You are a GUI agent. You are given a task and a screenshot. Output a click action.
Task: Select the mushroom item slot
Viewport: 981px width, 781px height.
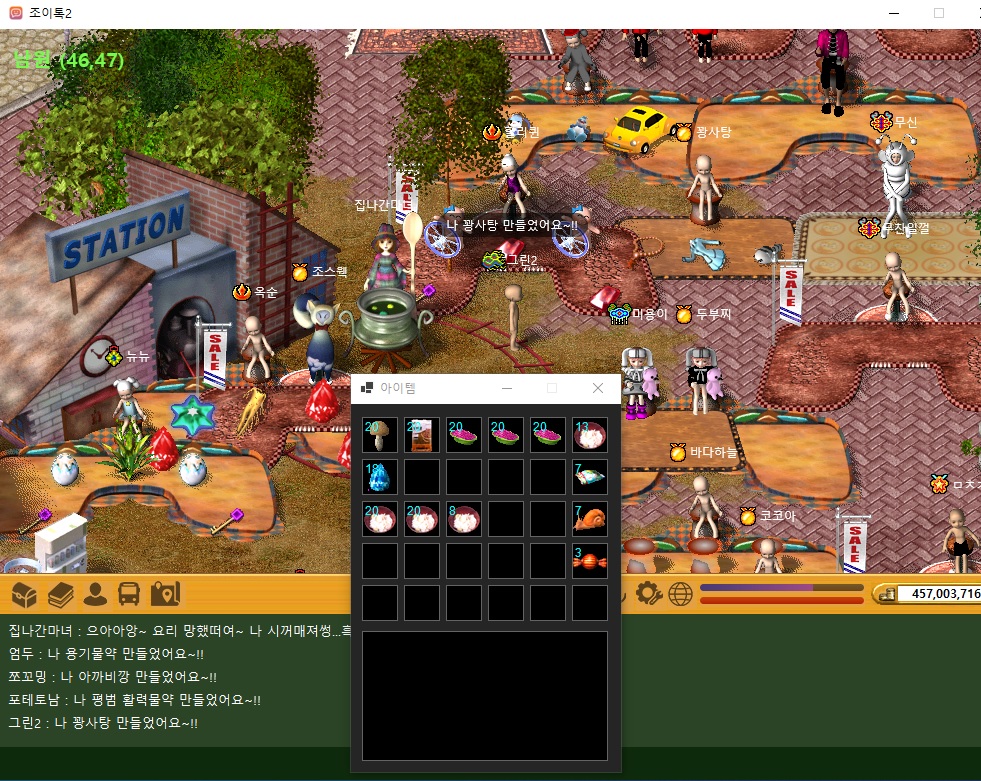click(380, 435)
